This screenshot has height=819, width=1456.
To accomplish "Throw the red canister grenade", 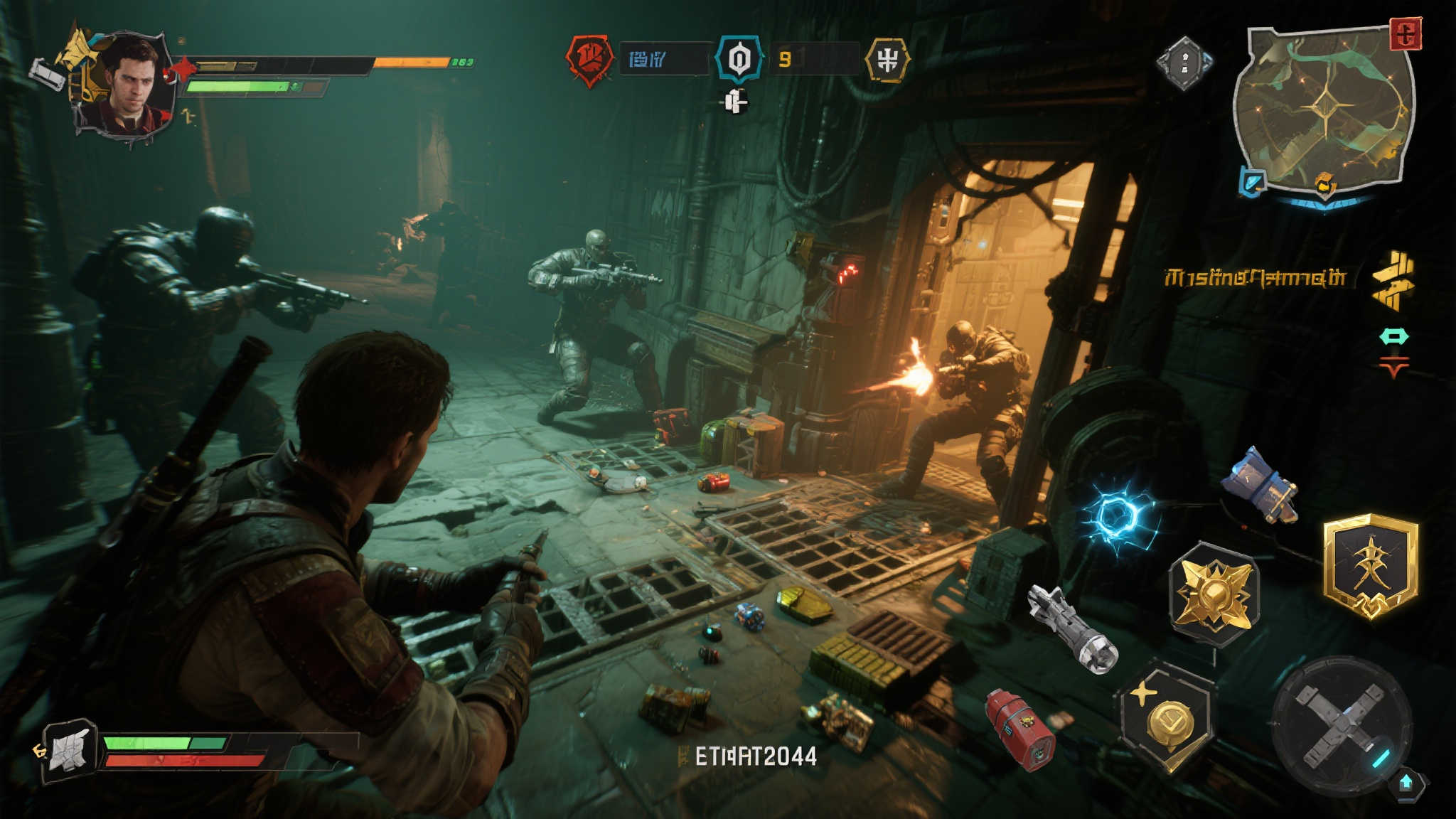I will [x=1020, y=730].
